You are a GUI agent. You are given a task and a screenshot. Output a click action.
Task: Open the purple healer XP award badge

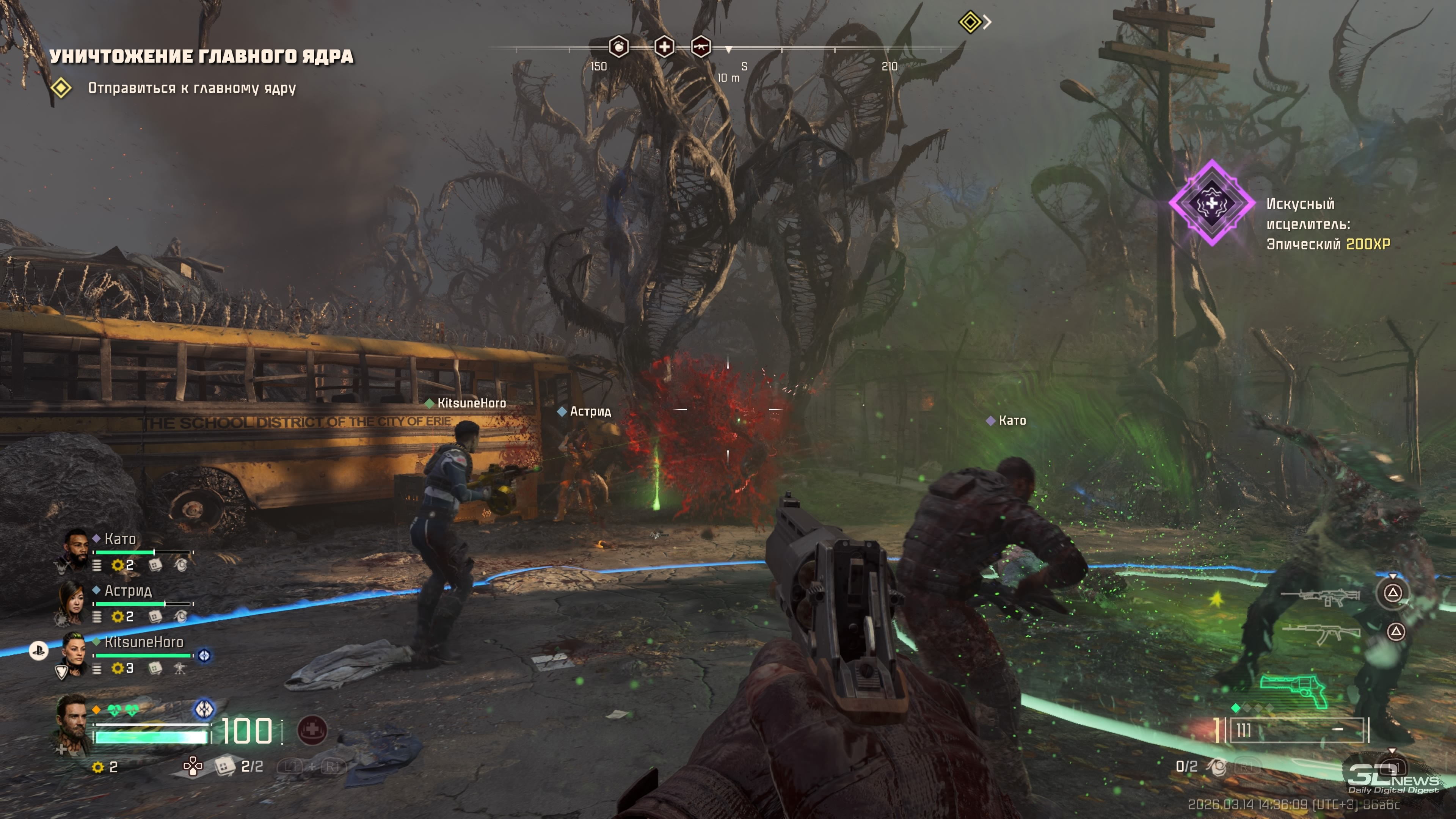pyautogui.click(x=1212, y=203)
